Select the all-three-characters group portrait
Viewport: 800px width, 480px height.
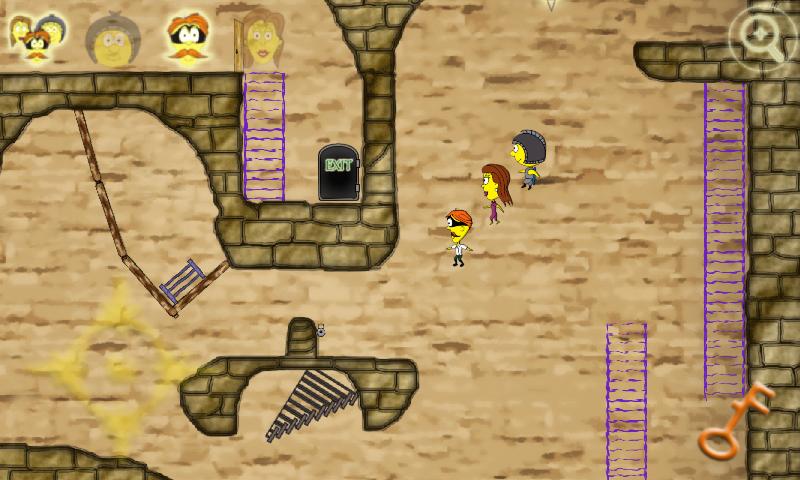[37, 38]
